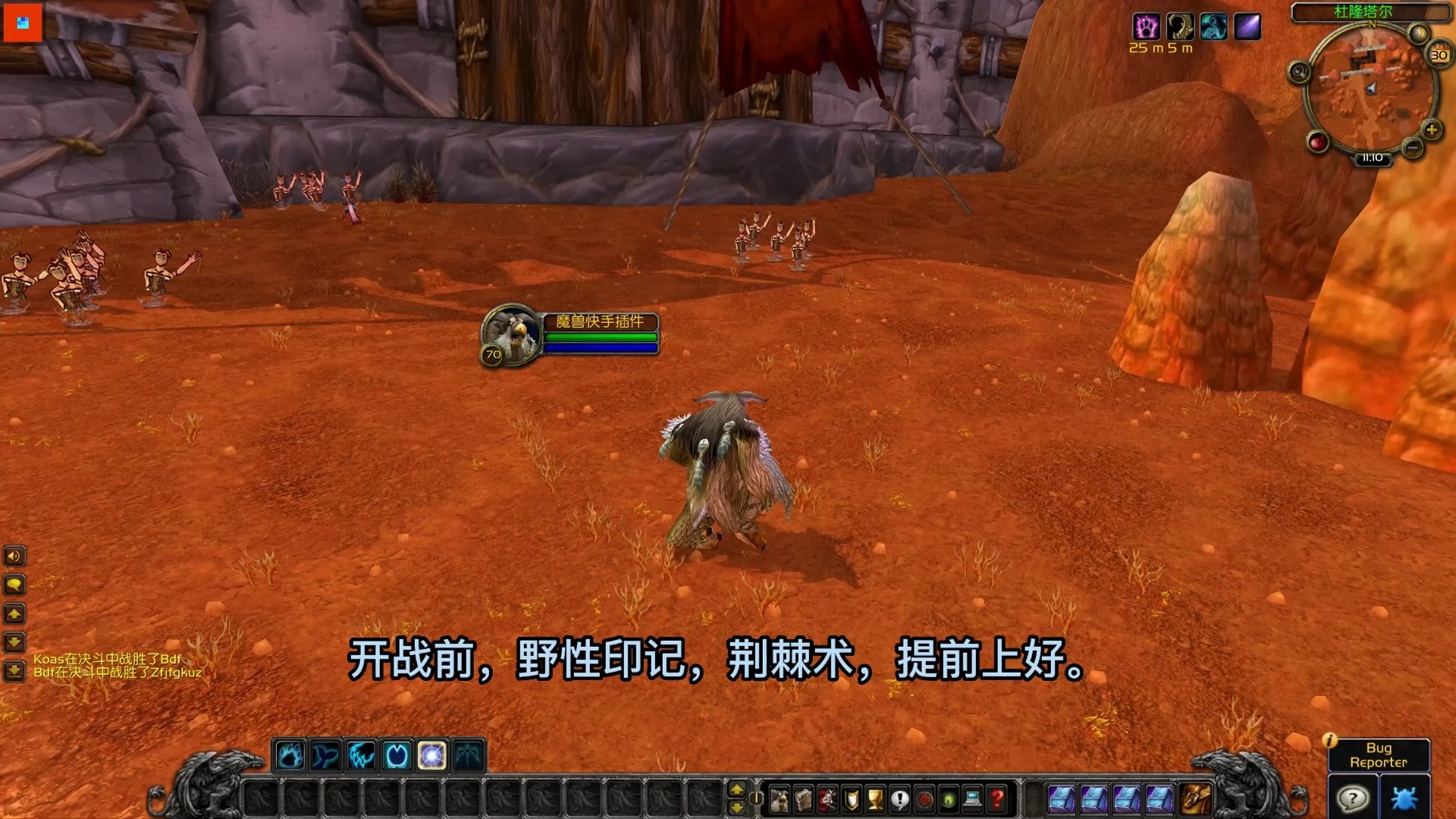Open the character info micro menu icon

coord(779,800)
